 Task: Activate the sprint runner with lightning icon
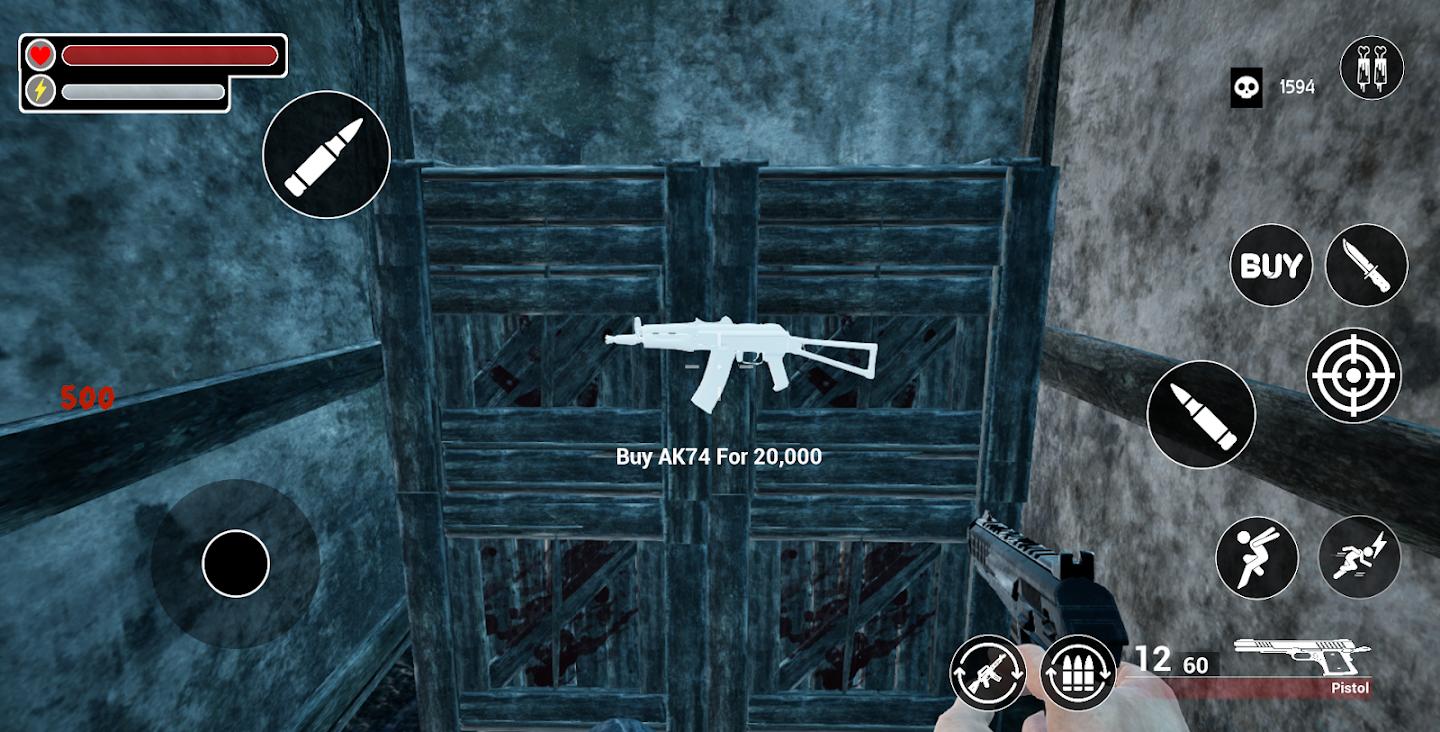tap(1359, 557)
